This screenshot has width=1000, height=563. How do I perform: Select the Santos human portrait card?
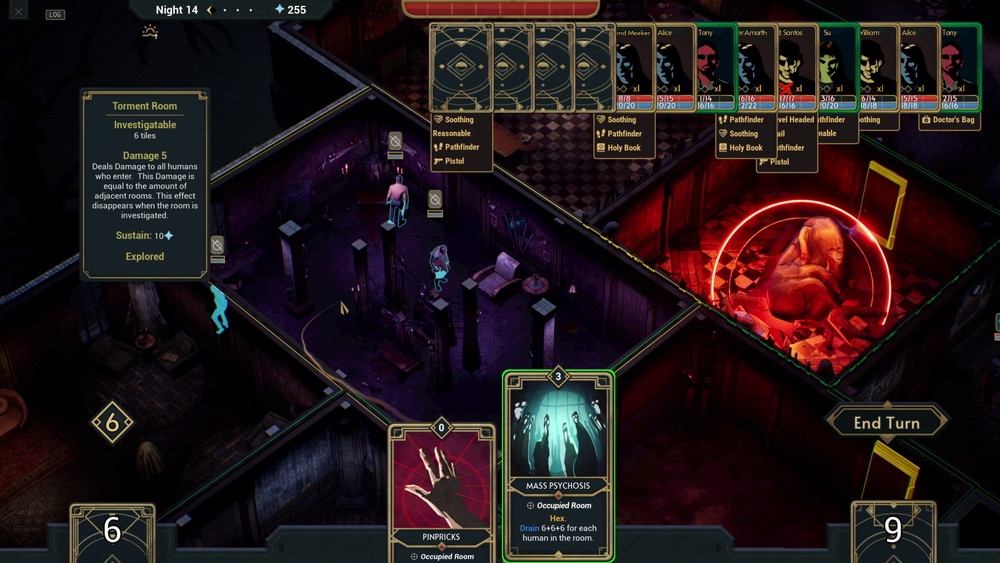(x=797, y=67)
